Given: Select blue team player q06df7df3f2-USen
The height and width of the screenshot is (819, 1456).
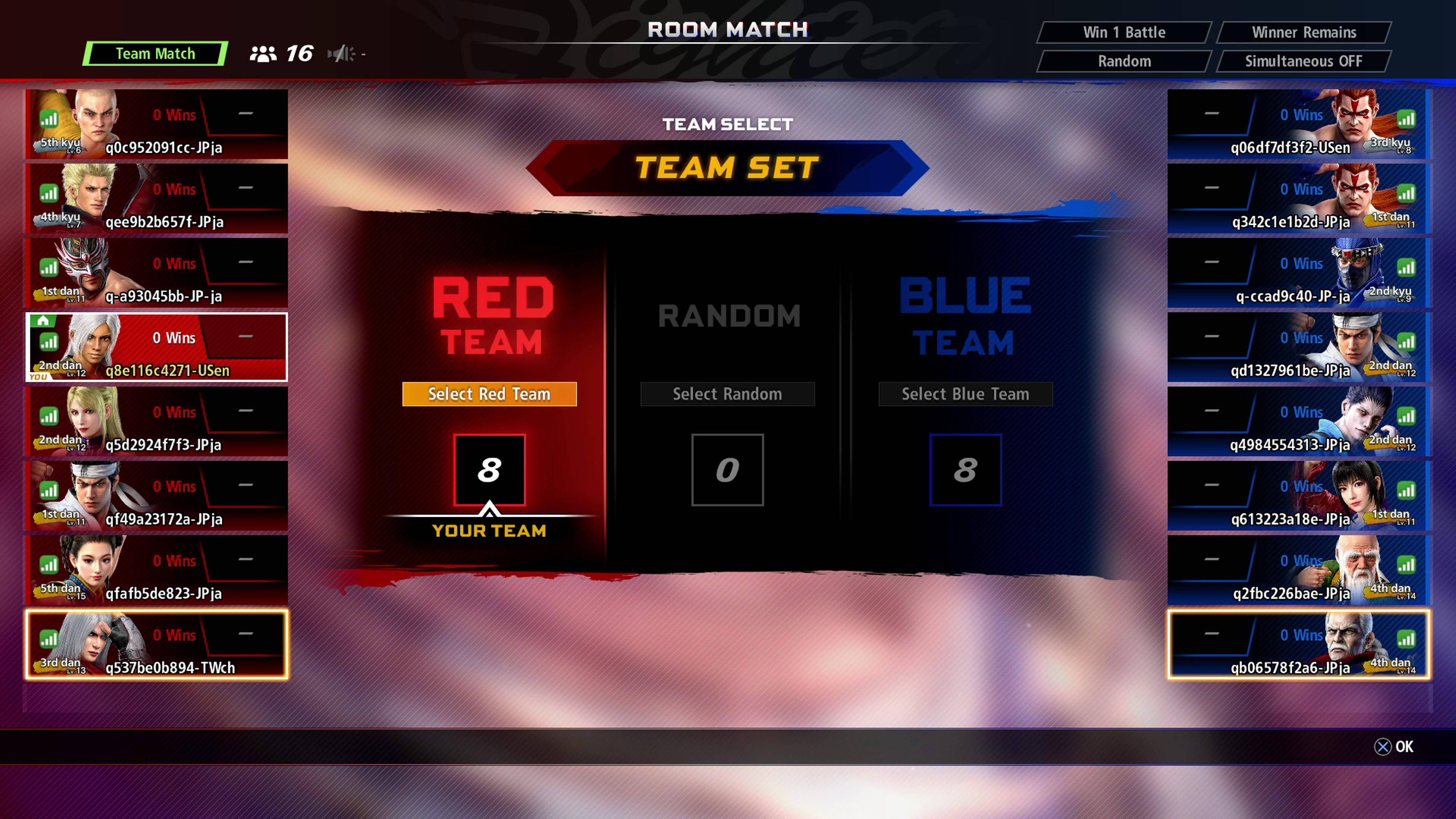Looking at the screenshot, I should (1299, 124).
